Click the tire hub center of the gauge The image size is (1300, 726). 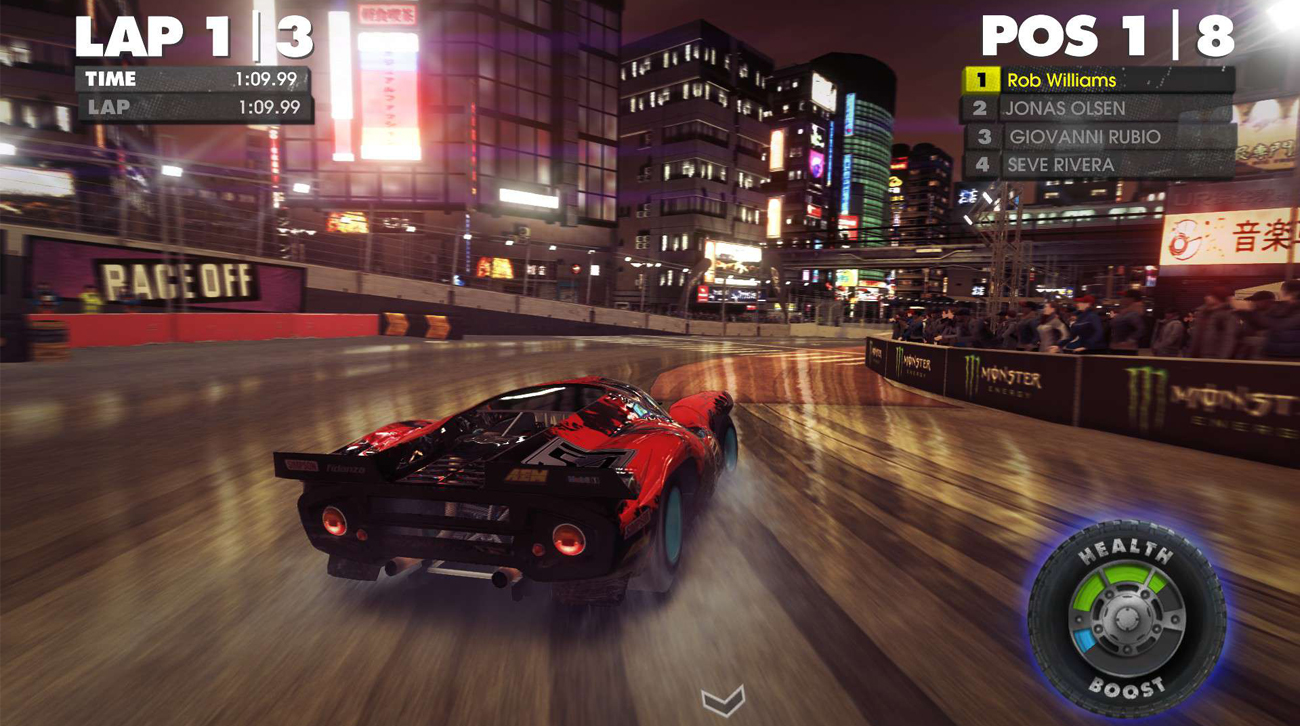click(1129, 617)
